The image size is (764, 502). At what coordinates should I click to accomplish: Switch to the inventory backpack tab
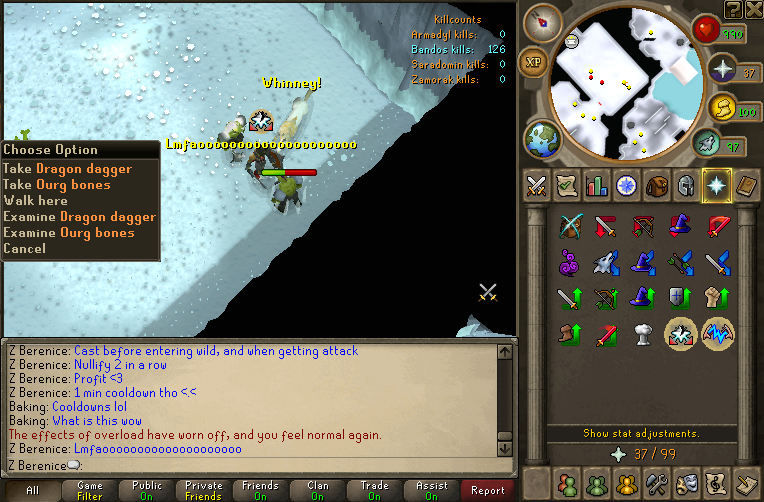(x=656, y=185)
